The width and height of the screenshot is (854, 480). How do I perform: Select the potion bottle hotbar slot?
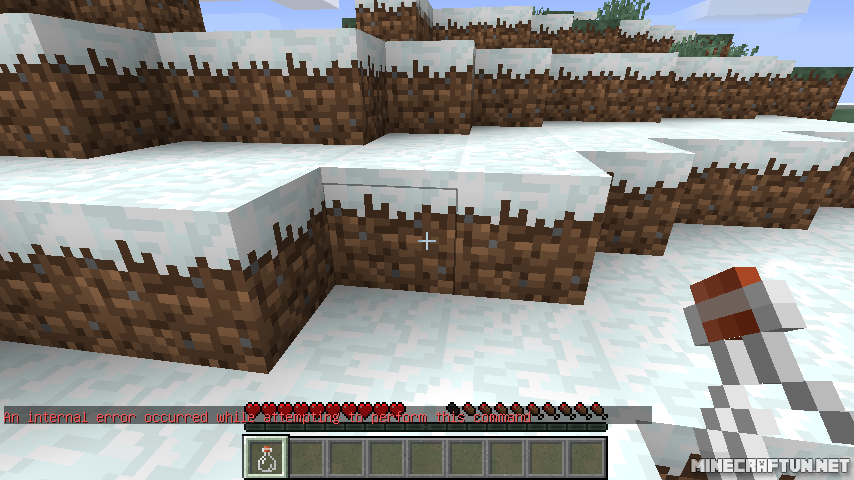[267, 457]
